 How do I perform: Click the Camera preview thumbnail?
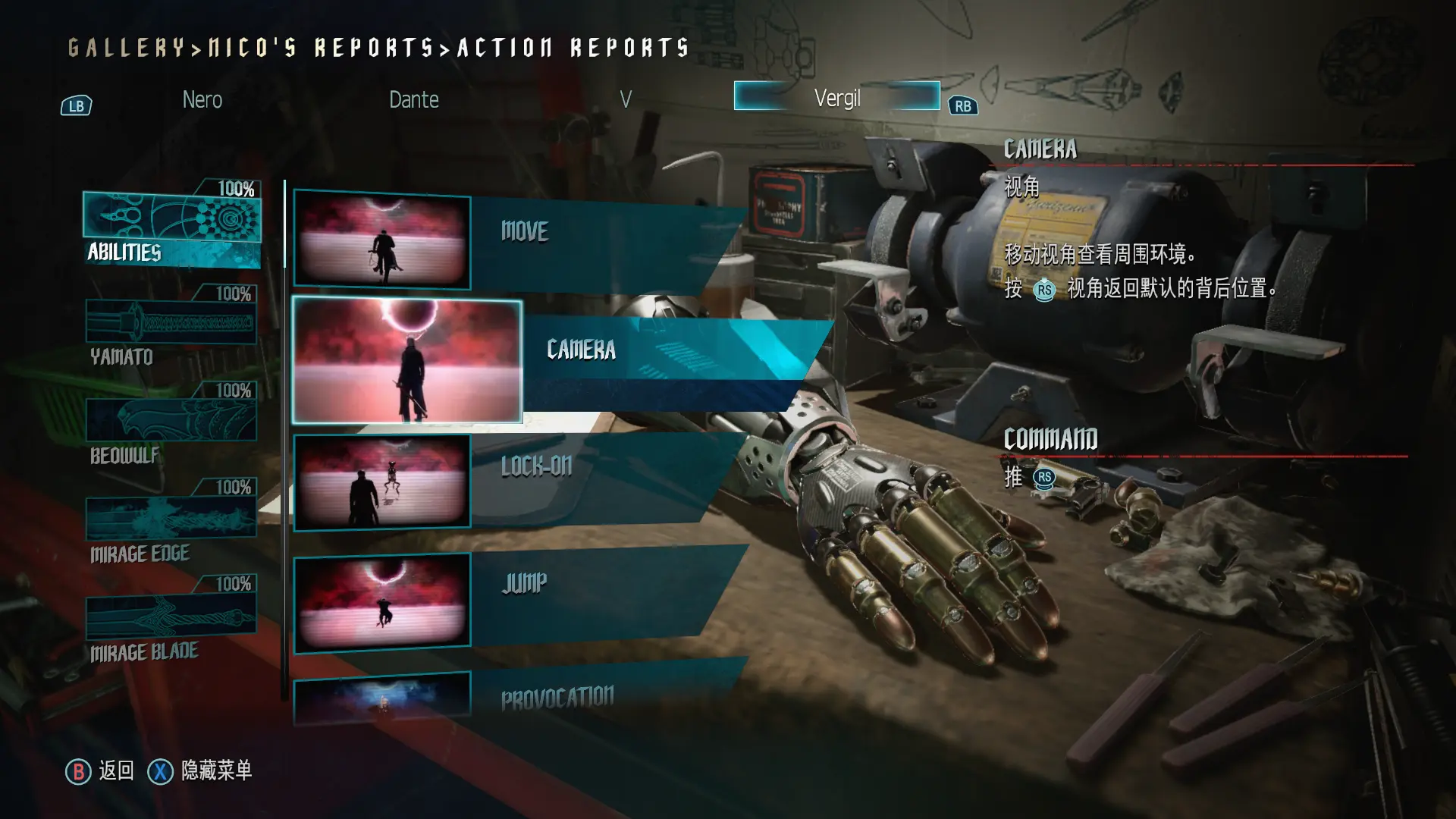pyautogui.click(x=407, y=361)
